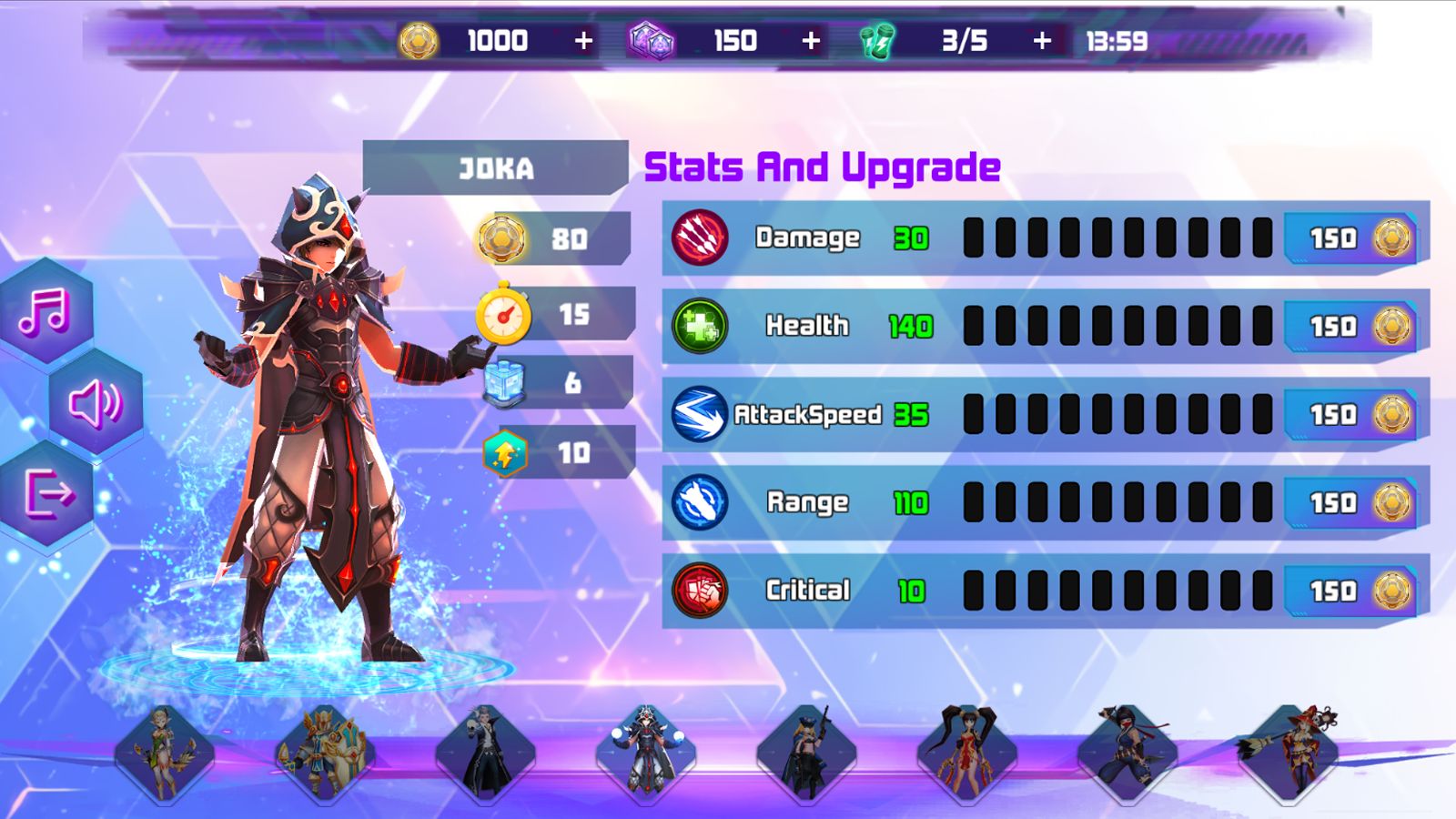Toggle the music note button
The height and width of the screenshot is (819, 1456).
coord(45,311)
